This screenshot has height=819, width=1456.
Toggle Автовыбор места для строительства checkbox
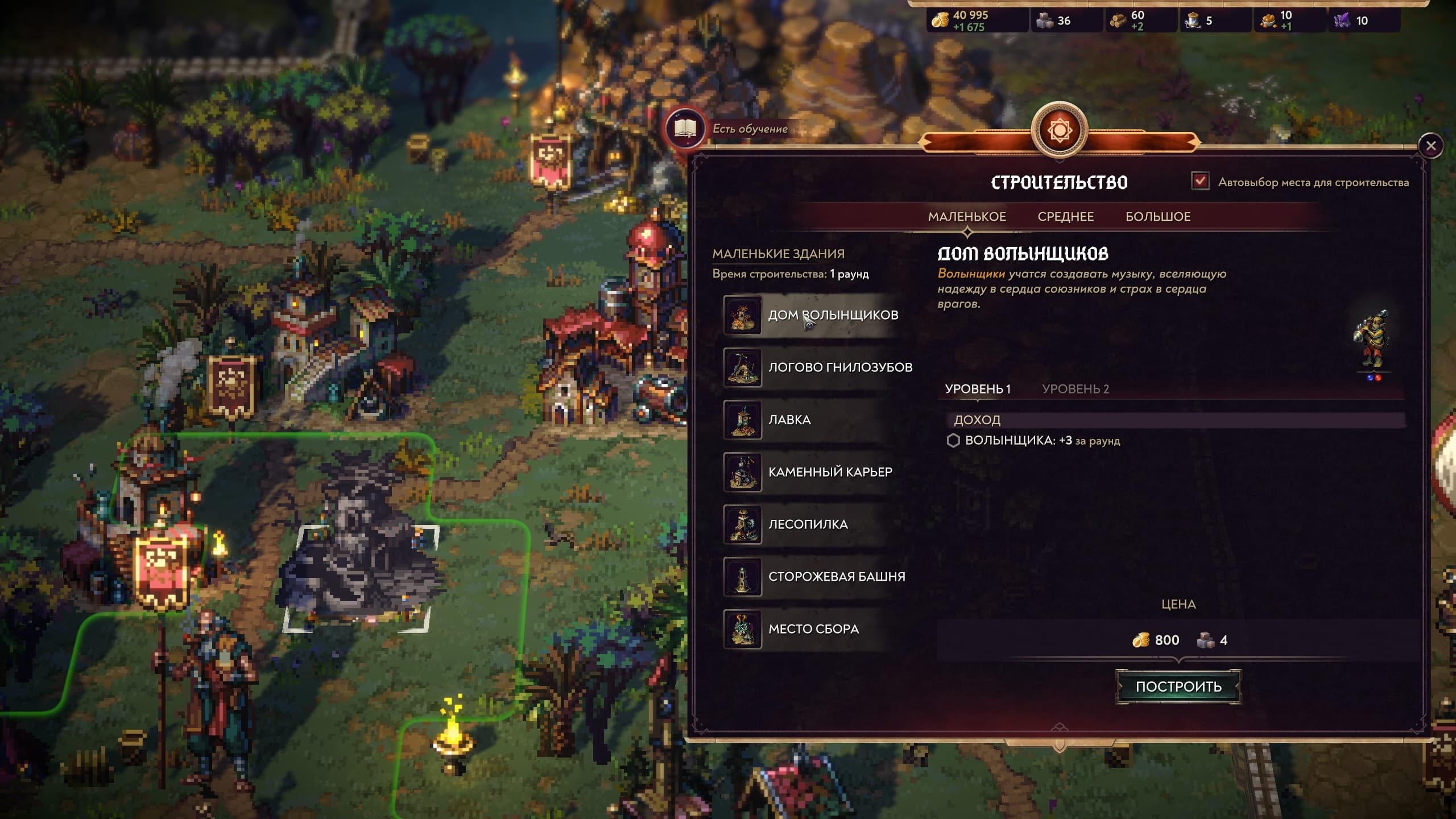(x=1200, y=181)
